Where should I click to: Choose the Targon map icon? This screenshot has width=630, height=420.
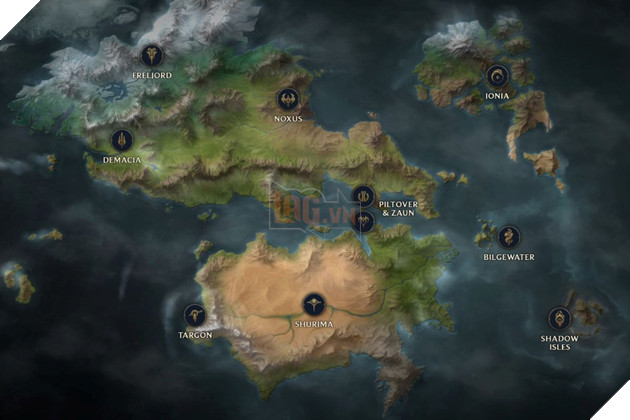(194, 316)
